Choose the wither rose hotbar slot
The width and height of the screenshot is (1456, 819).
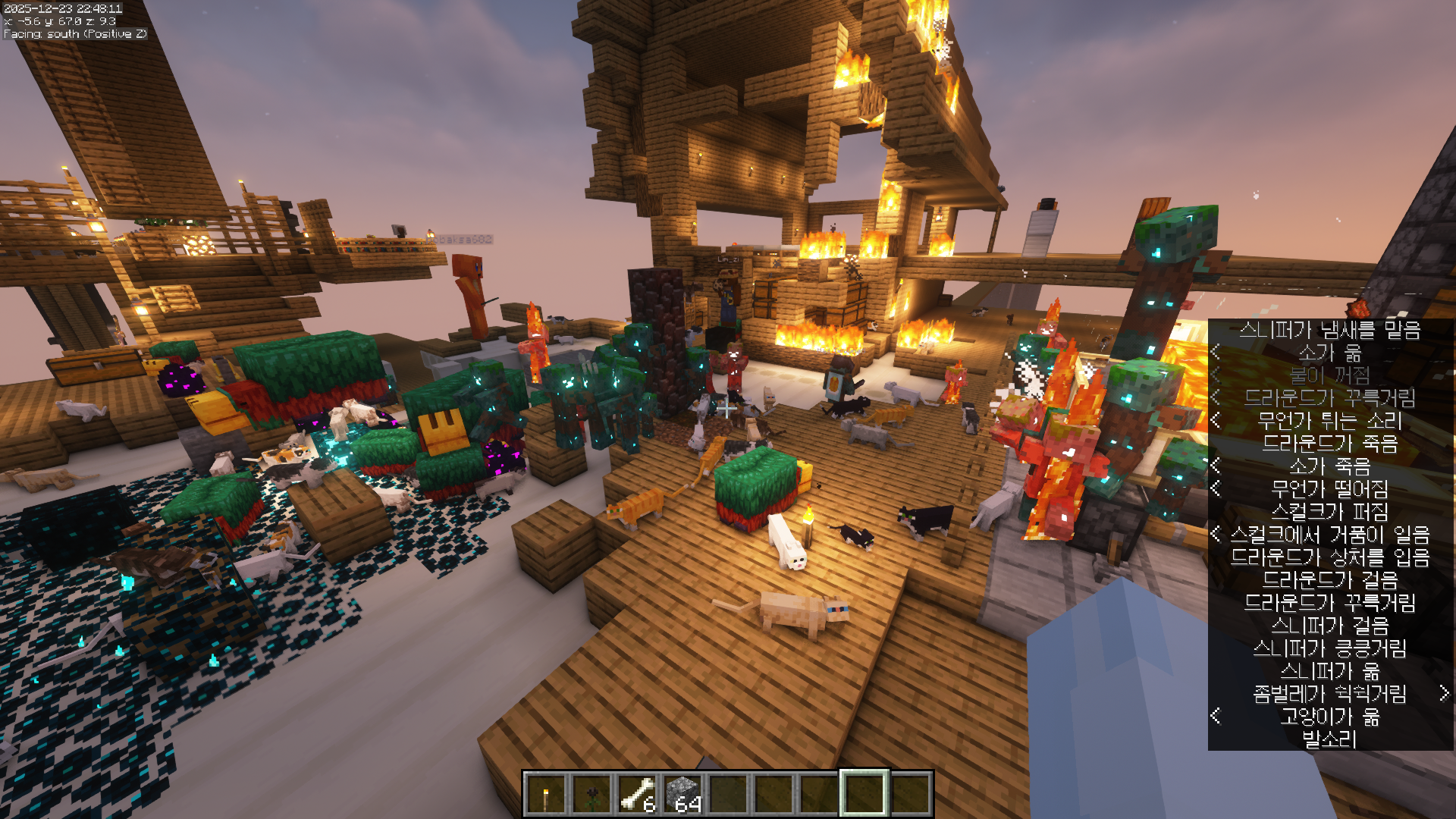(591, 794)
